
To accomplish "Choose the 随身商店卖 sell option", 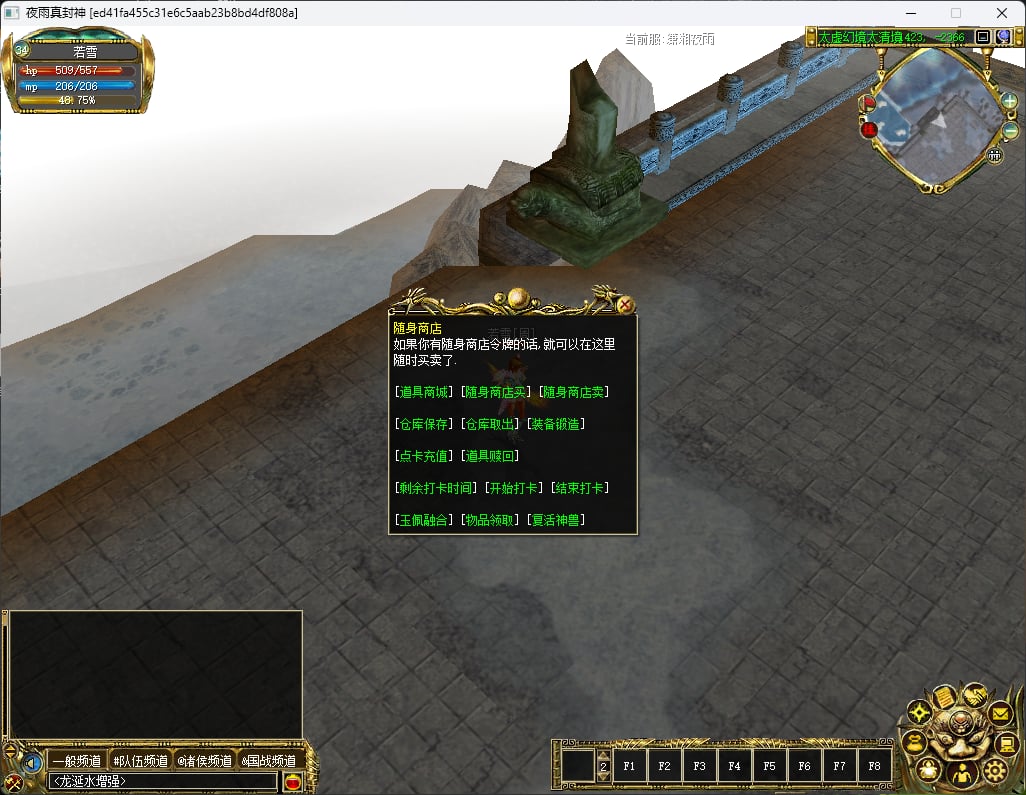I will tap(574, 392).
